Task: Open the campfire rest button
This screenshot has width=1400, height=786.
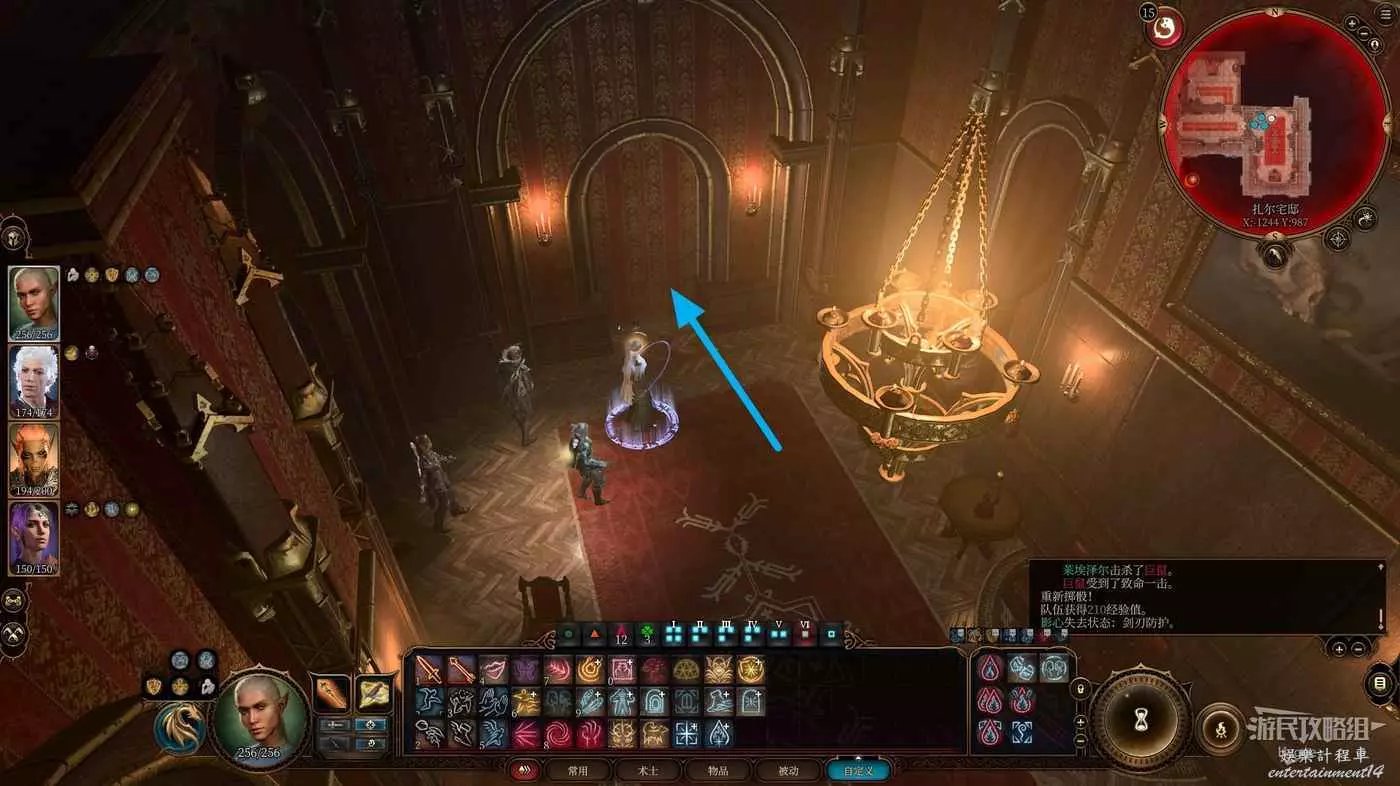Action: coord(1221,728)
